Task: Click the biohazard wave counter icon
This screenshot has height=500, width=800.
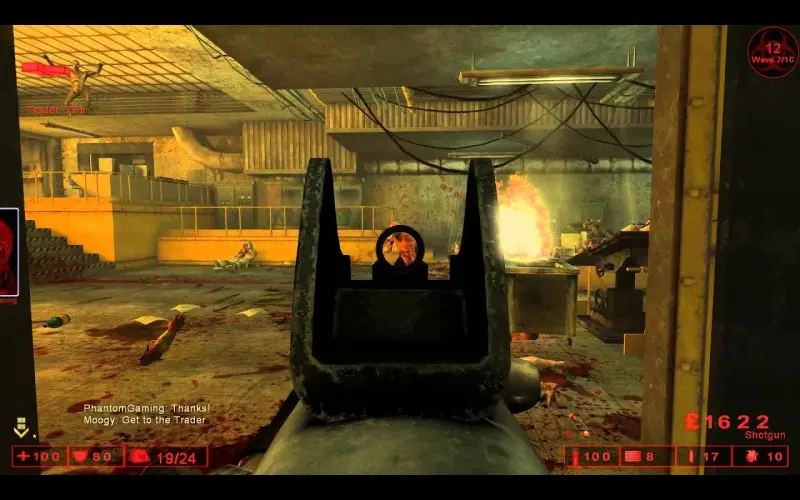Action: pos(772,52)
